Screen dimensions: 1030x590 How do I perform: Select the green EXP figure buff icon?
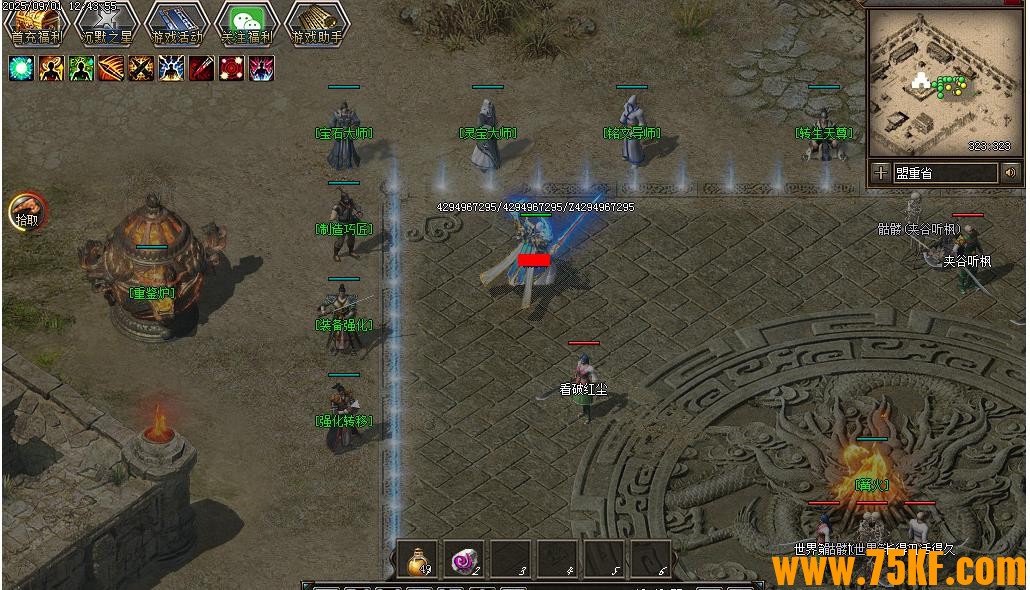[x=81, y=68]
